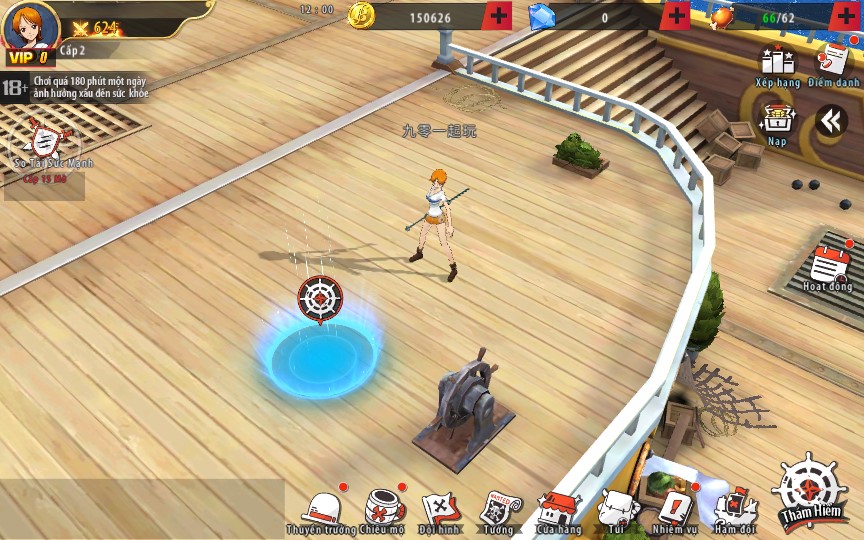Viewport: 864px width, 540px height.
Task: Start Thám Hiểm ship wheel adventure
Action: tap(808, 490)
